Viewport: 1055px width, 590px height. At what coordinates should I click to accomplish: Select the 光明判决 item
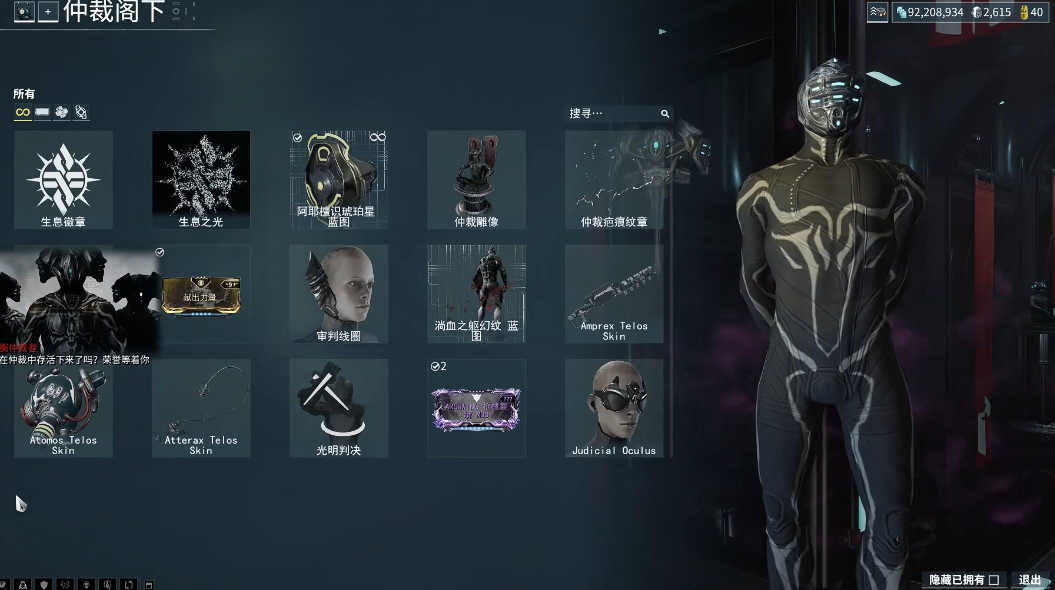pos(338,408)
